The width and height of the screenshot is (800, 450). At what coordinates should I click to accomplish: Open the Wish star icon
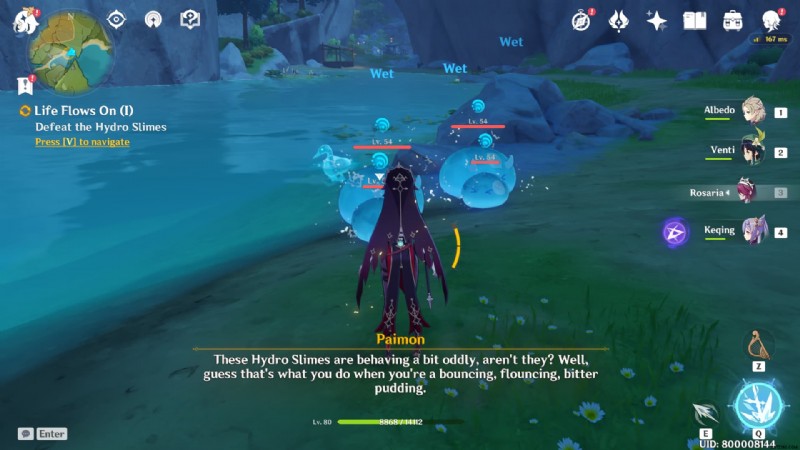(657, 20)
